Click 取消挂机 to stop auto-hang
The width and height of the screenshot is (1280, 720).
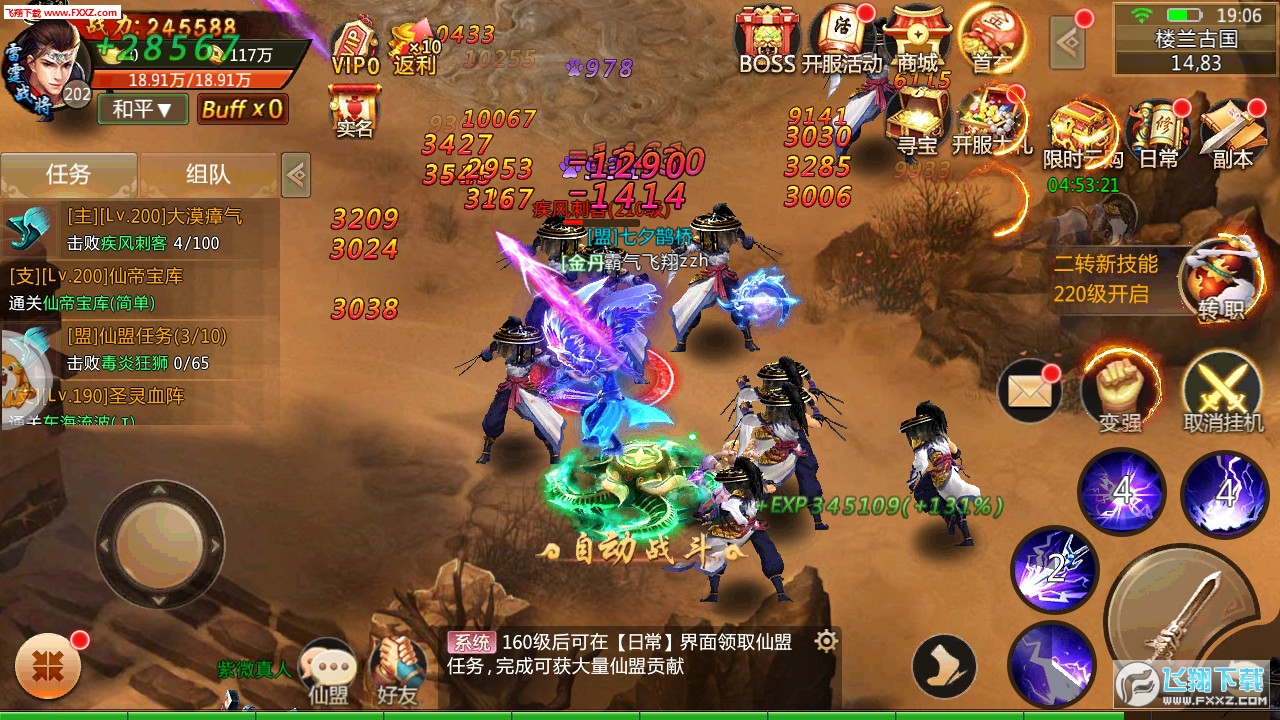point(1221,390)
